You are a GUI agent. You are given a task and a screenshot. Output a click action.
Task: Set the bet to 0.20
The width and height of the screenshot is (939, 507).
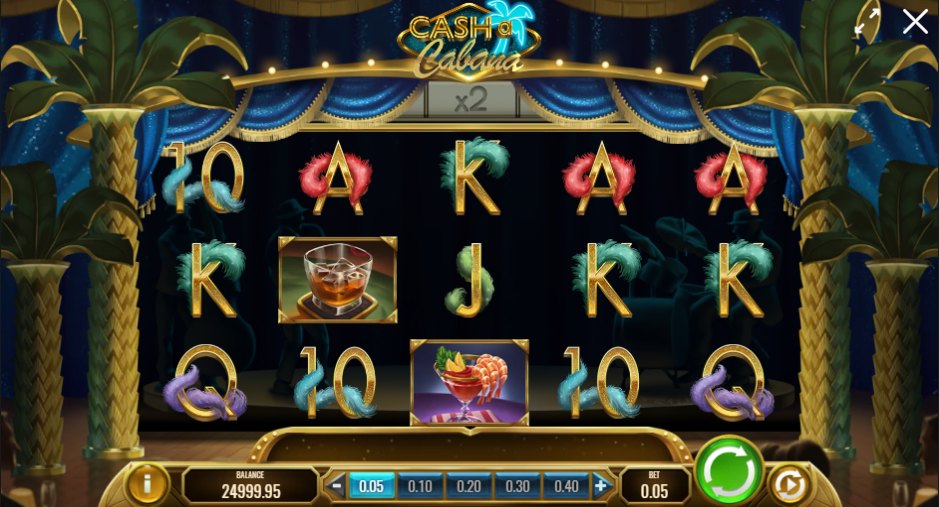[468, 486]
